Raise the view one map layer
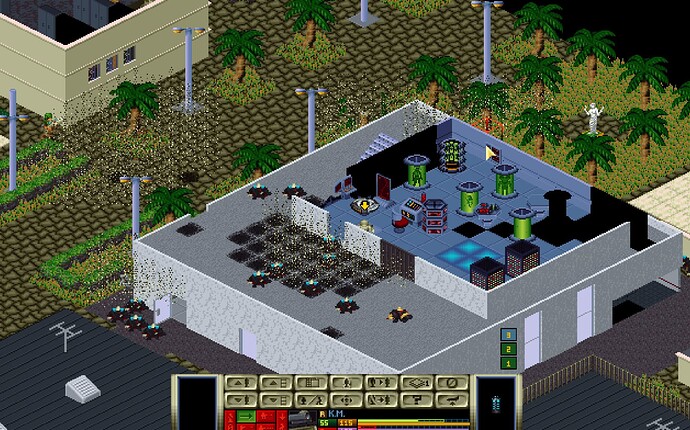Image resolution: width=690 pixels, height=430 pixels. tap(275, 382)
